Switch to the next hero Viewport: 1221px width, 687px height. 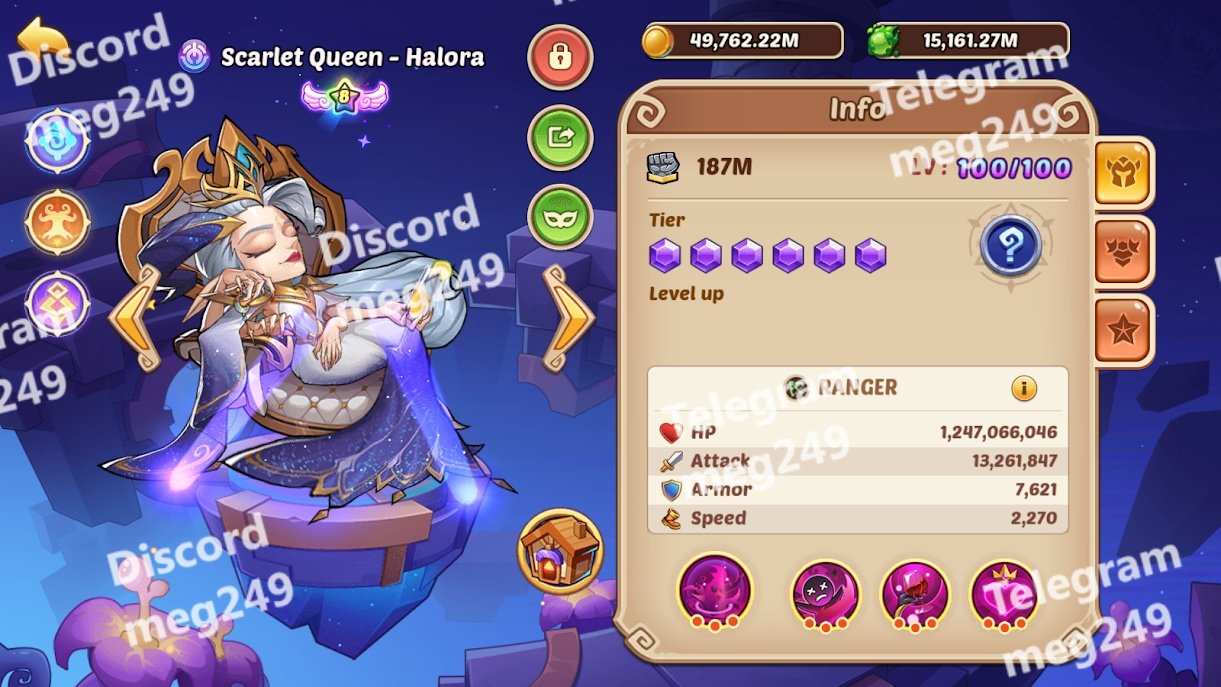click(x=567, y=317)
